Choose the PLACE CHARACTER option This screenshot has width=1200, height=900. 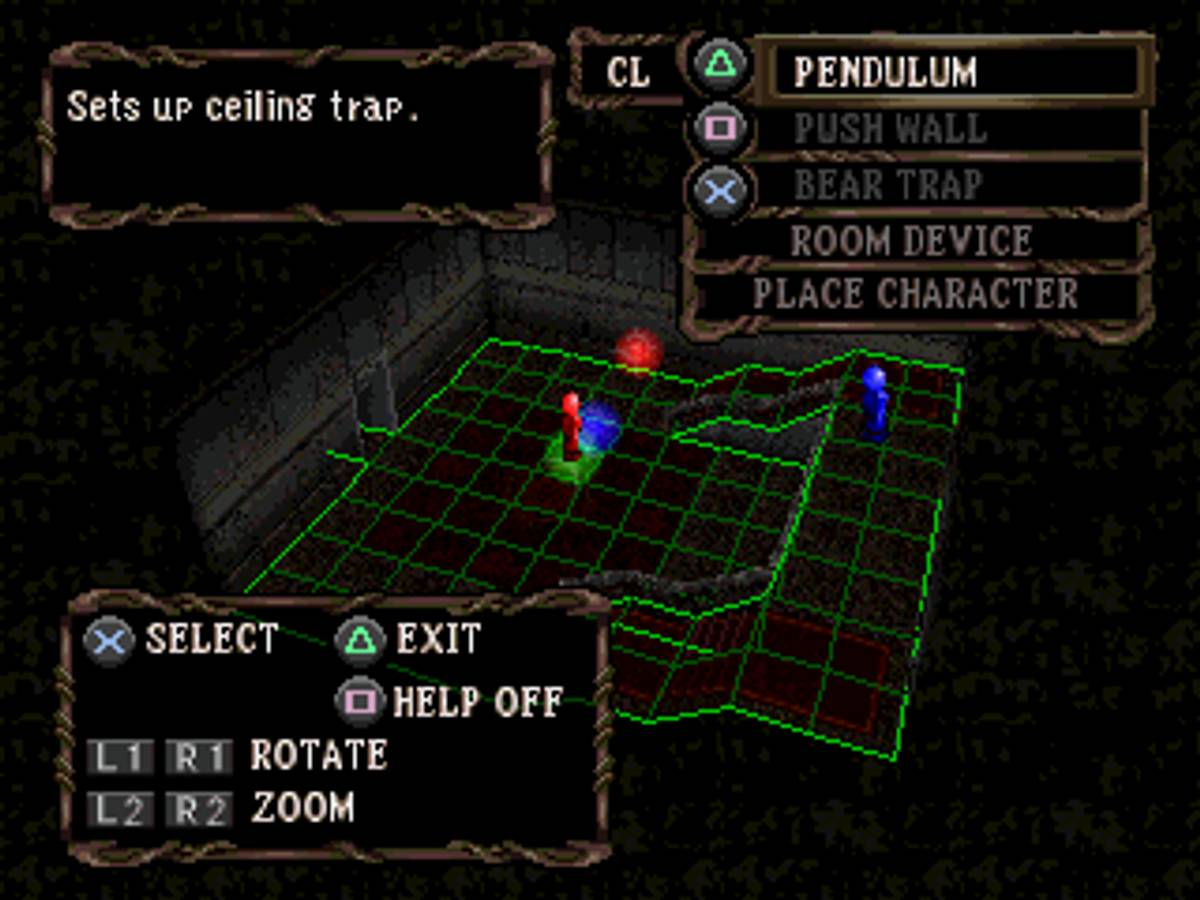tap(915, 294)
